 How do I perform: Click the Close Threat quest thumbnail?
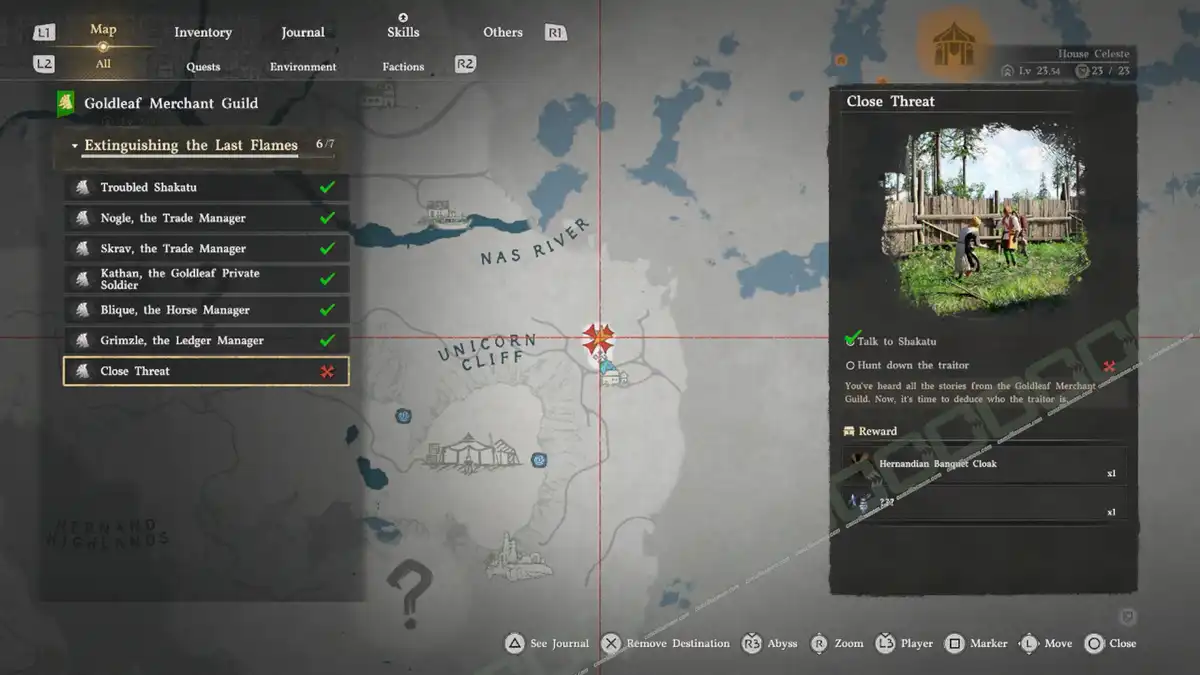[x=983, y=218]
